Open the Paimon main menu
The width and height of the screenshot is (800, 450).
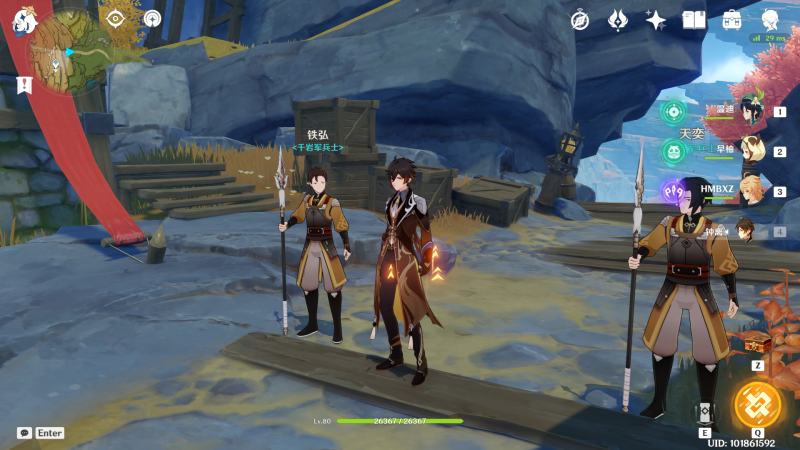[x=26, y=20]
